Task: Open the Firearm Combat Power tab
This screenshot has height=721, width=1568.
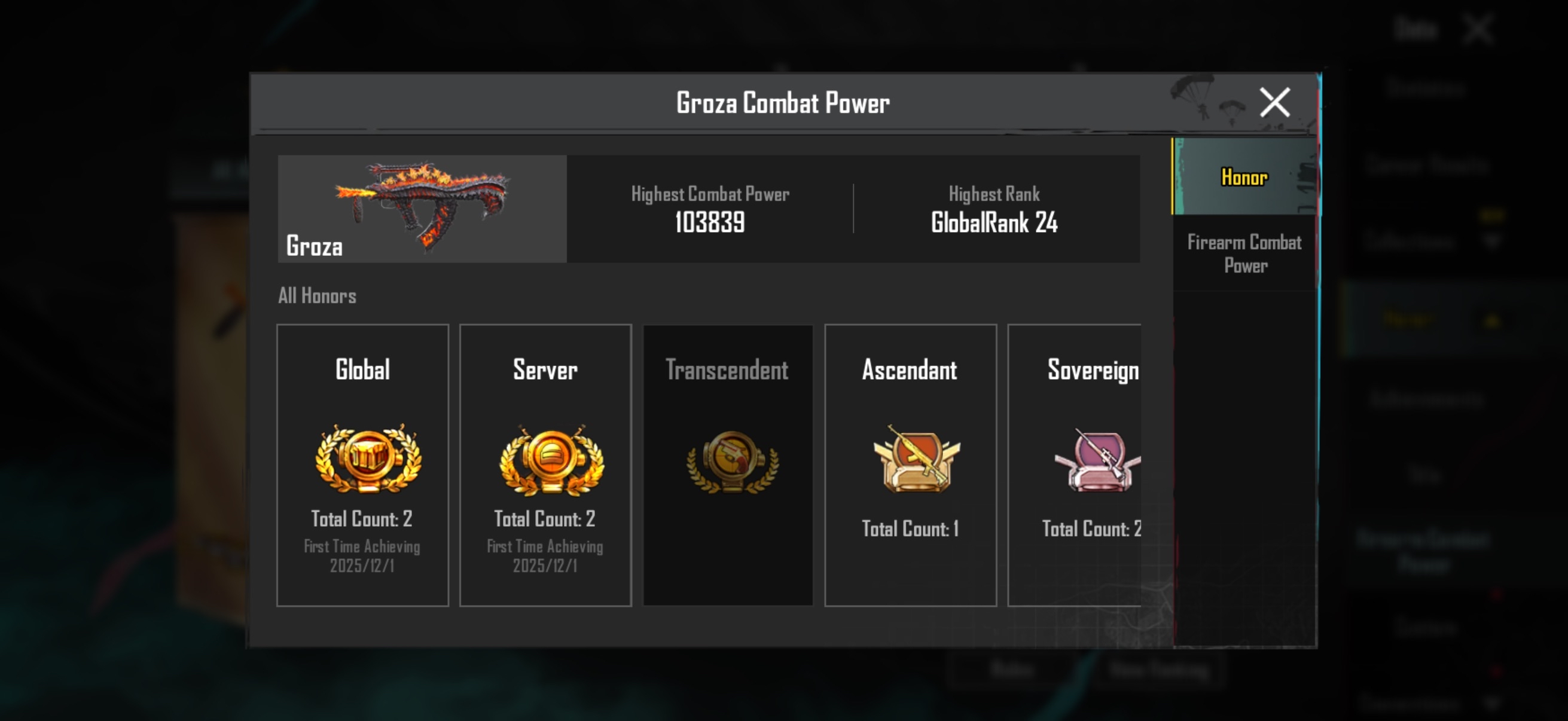Action: [1244, 253]
